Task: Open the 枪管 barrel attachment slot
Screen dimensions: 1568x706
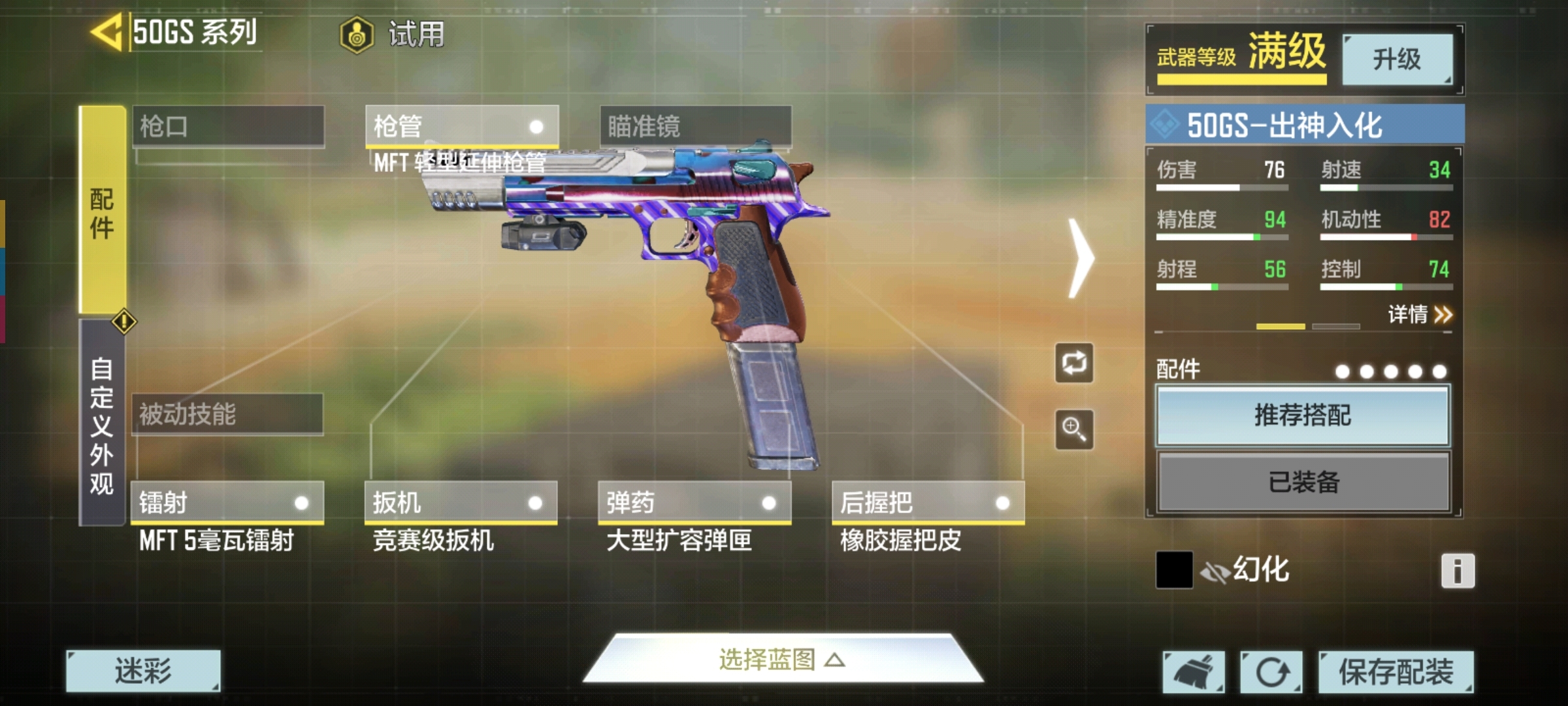Action: pos(461,126)
